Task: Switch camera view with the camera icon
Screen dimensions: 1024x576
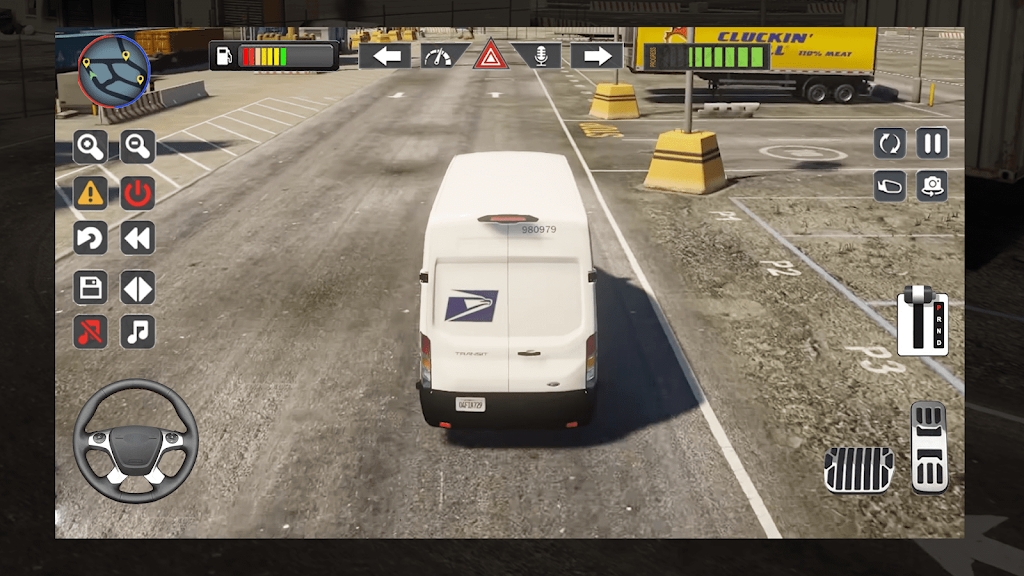Action: click(x=932, y=186)
